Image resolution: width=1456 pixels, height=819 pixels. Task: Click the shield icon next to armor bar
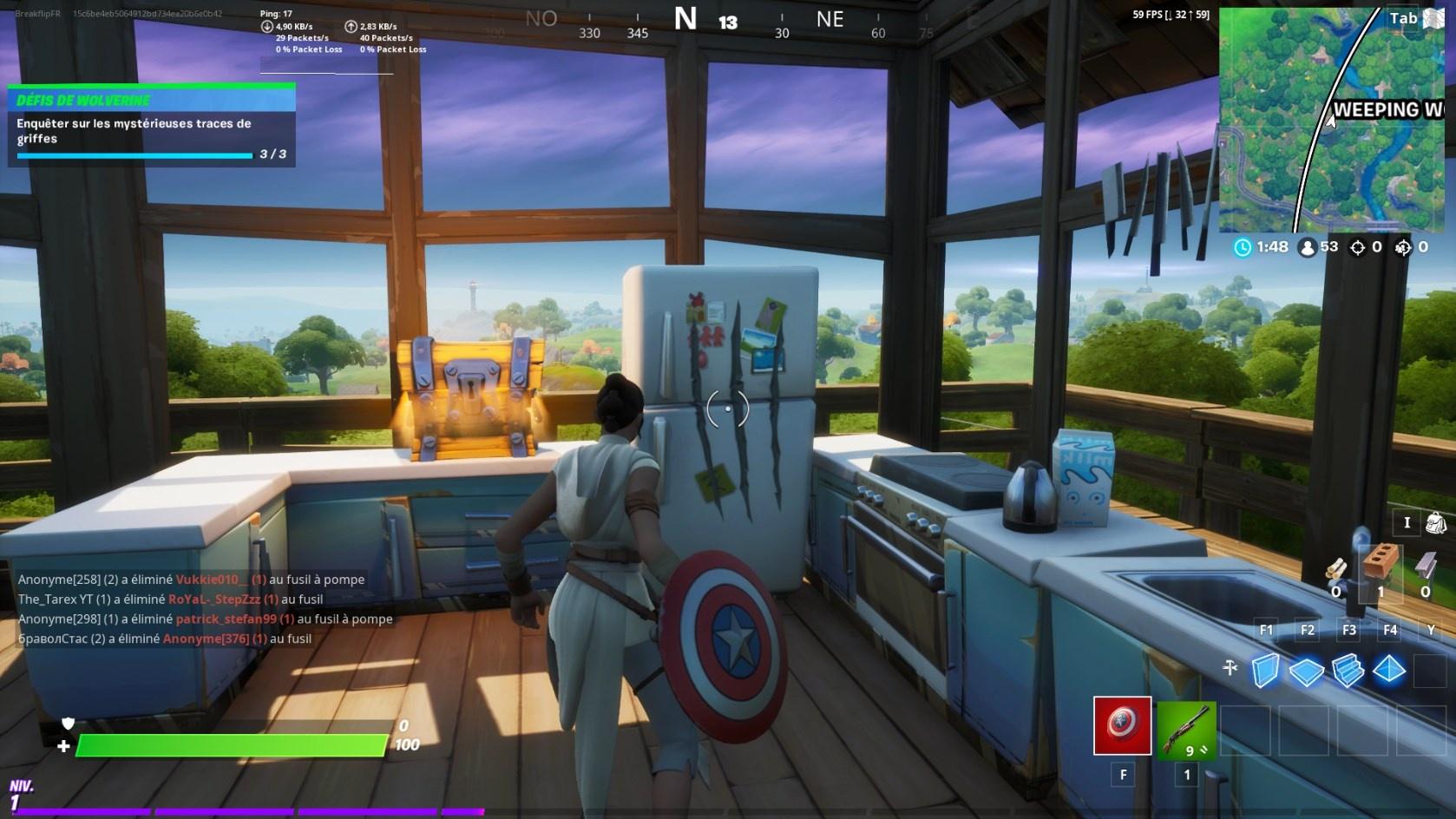pyautogui.click(x=69, y=724)
